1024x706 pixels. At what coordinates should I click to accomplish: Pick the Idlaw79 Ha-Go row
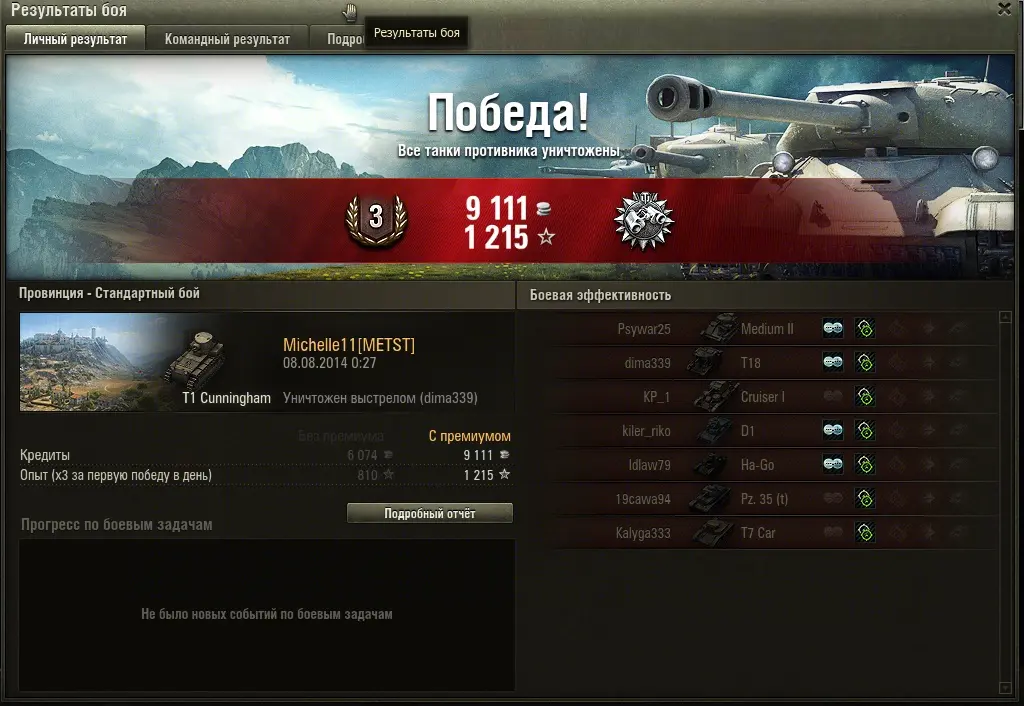click(x=760, y=465)
